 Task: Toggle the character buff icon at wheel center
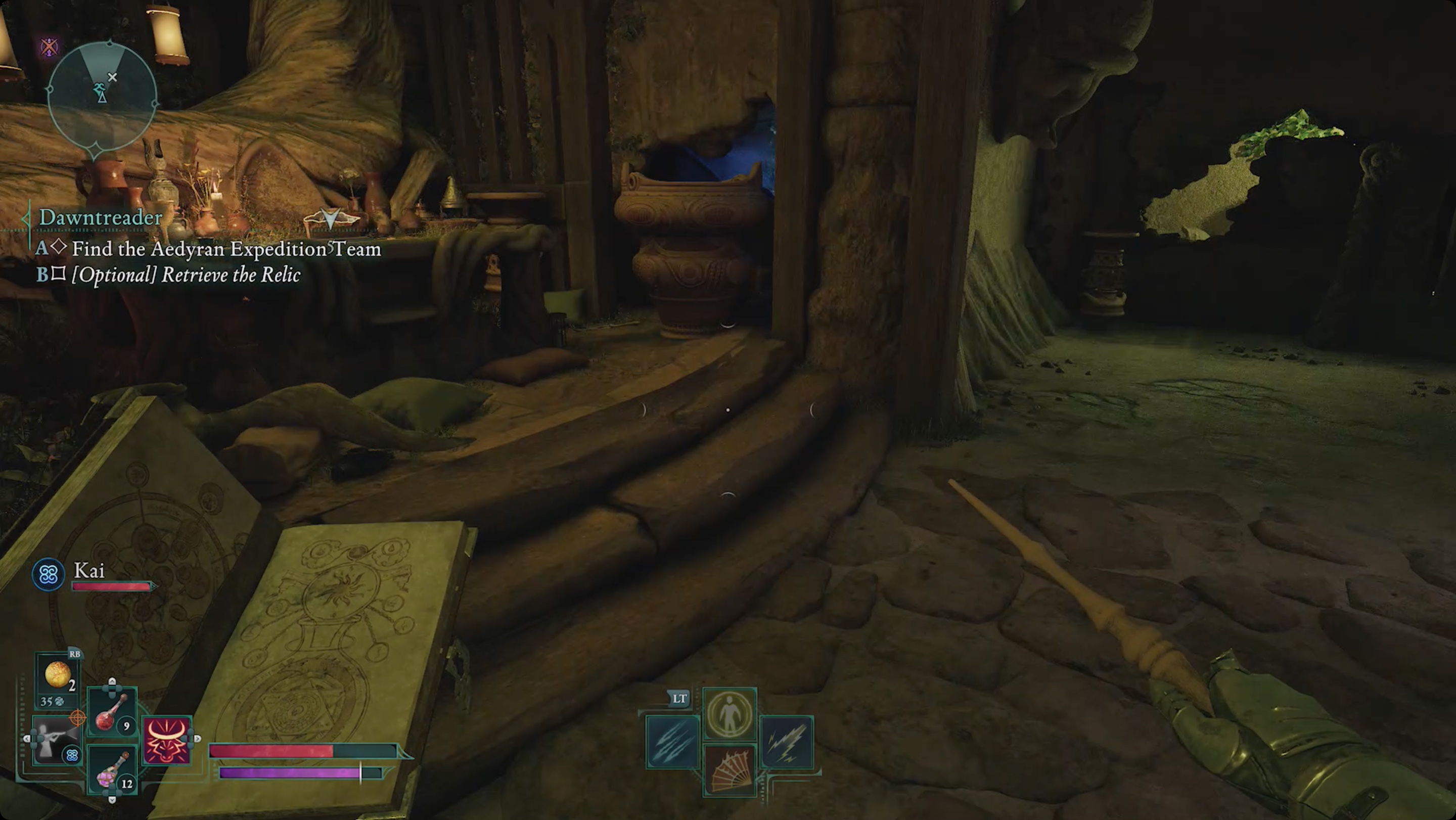[729, 714]
